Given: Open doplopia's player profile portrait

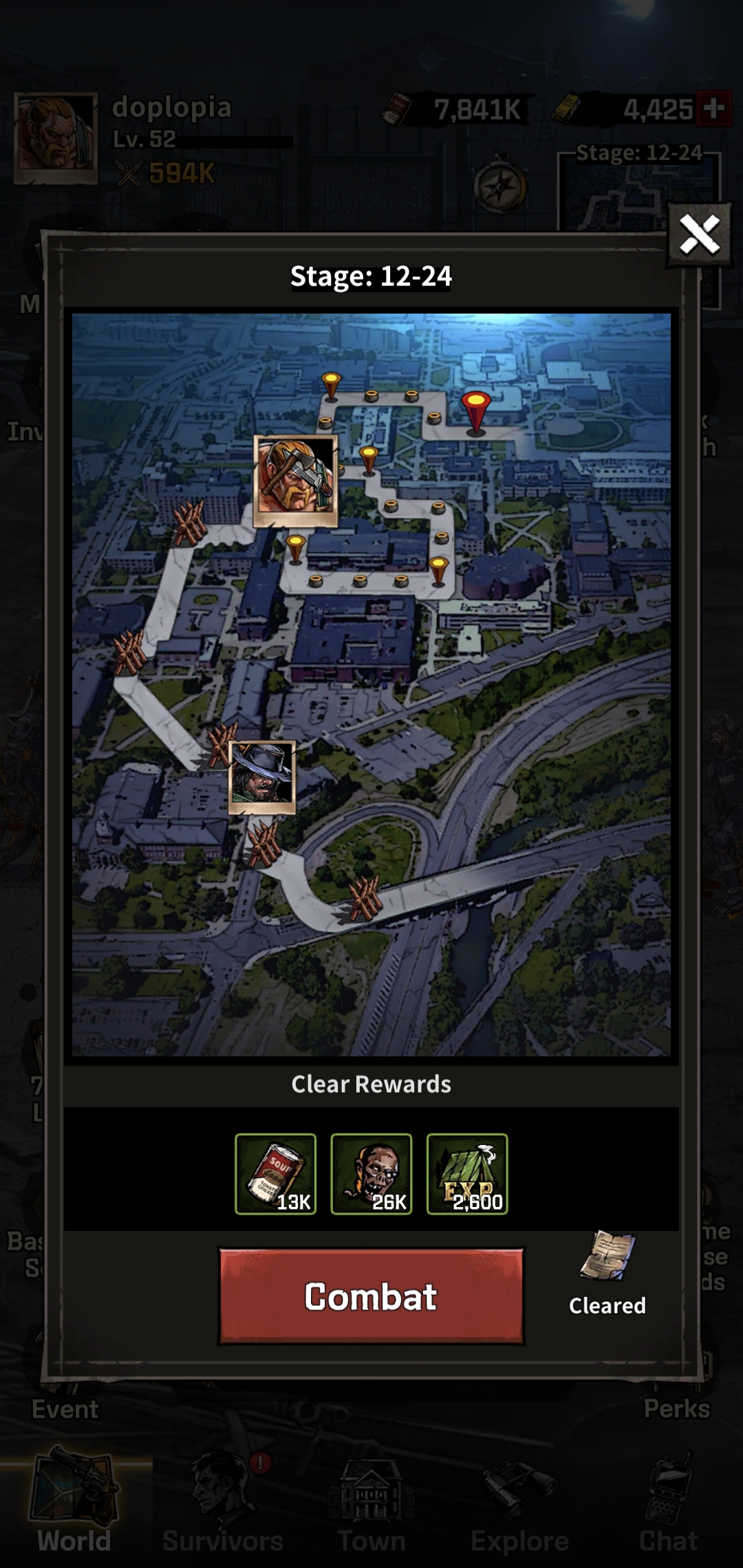Looking at the screenshot, I should point(56,138).
